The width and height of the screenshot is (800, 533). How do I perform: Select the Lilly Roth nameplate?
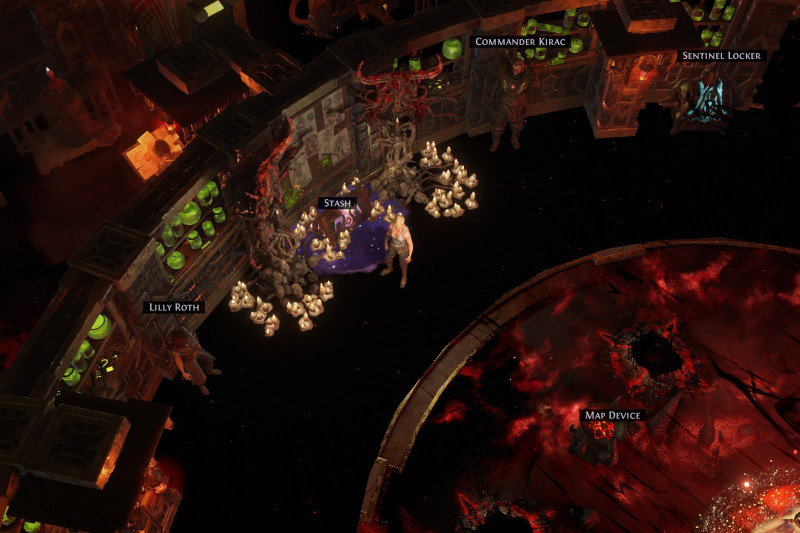[x=174, y=307]
